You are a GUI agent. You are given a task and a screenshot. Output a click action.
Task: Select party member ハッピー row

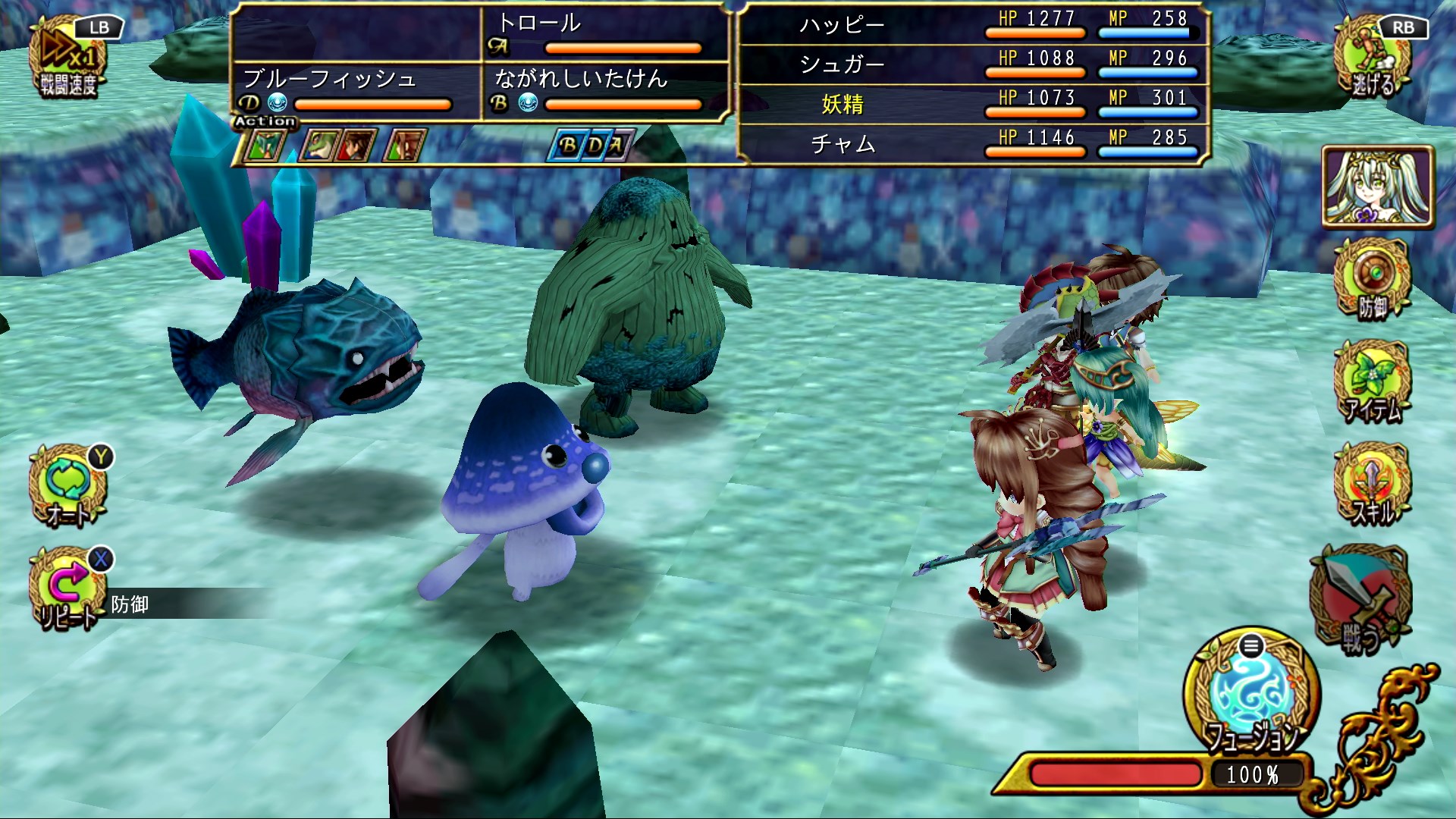point(971,24)
